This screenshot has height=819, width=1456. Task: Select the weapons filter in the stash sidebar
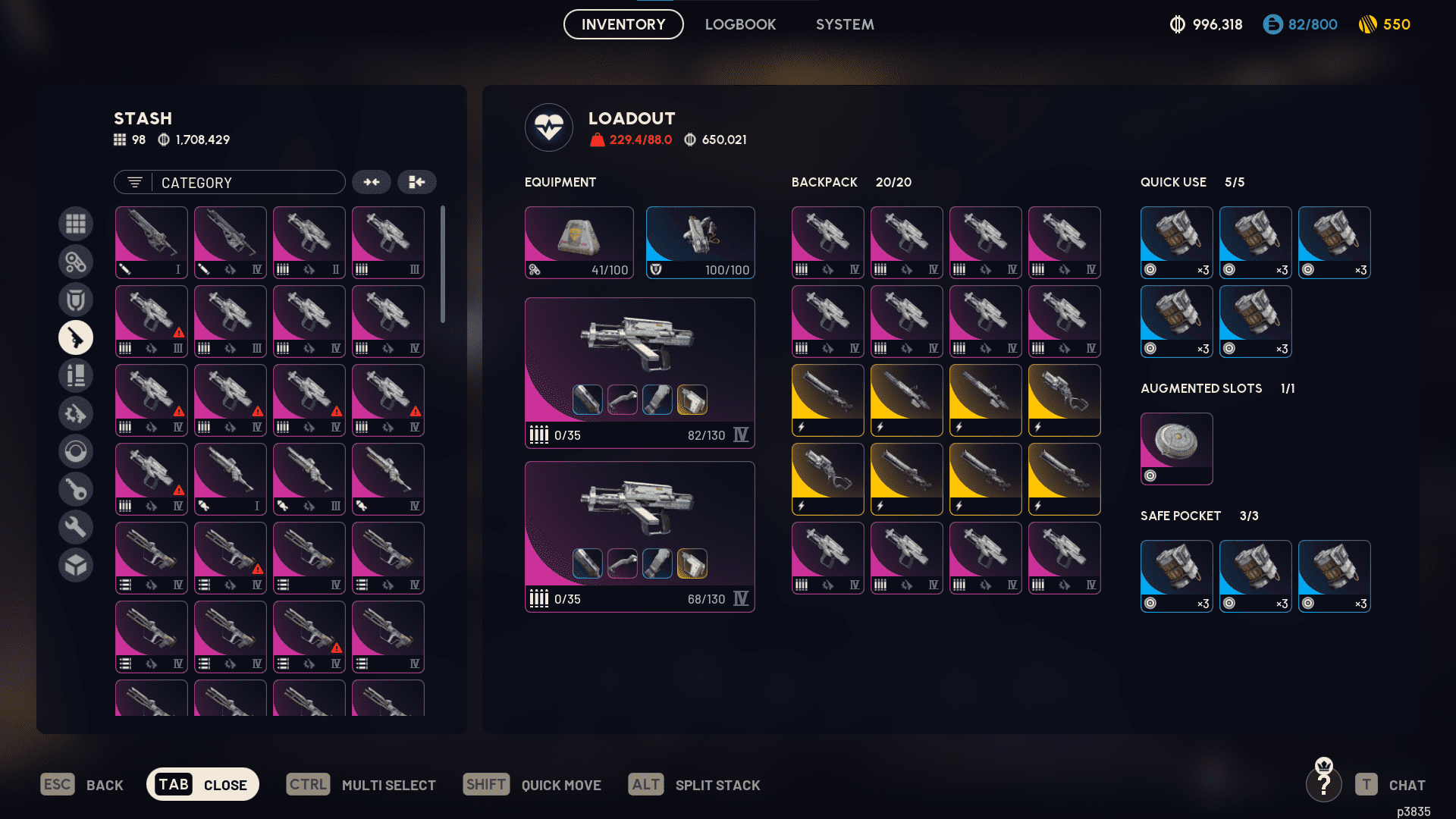pyautogui.click(x=76, y=337)
